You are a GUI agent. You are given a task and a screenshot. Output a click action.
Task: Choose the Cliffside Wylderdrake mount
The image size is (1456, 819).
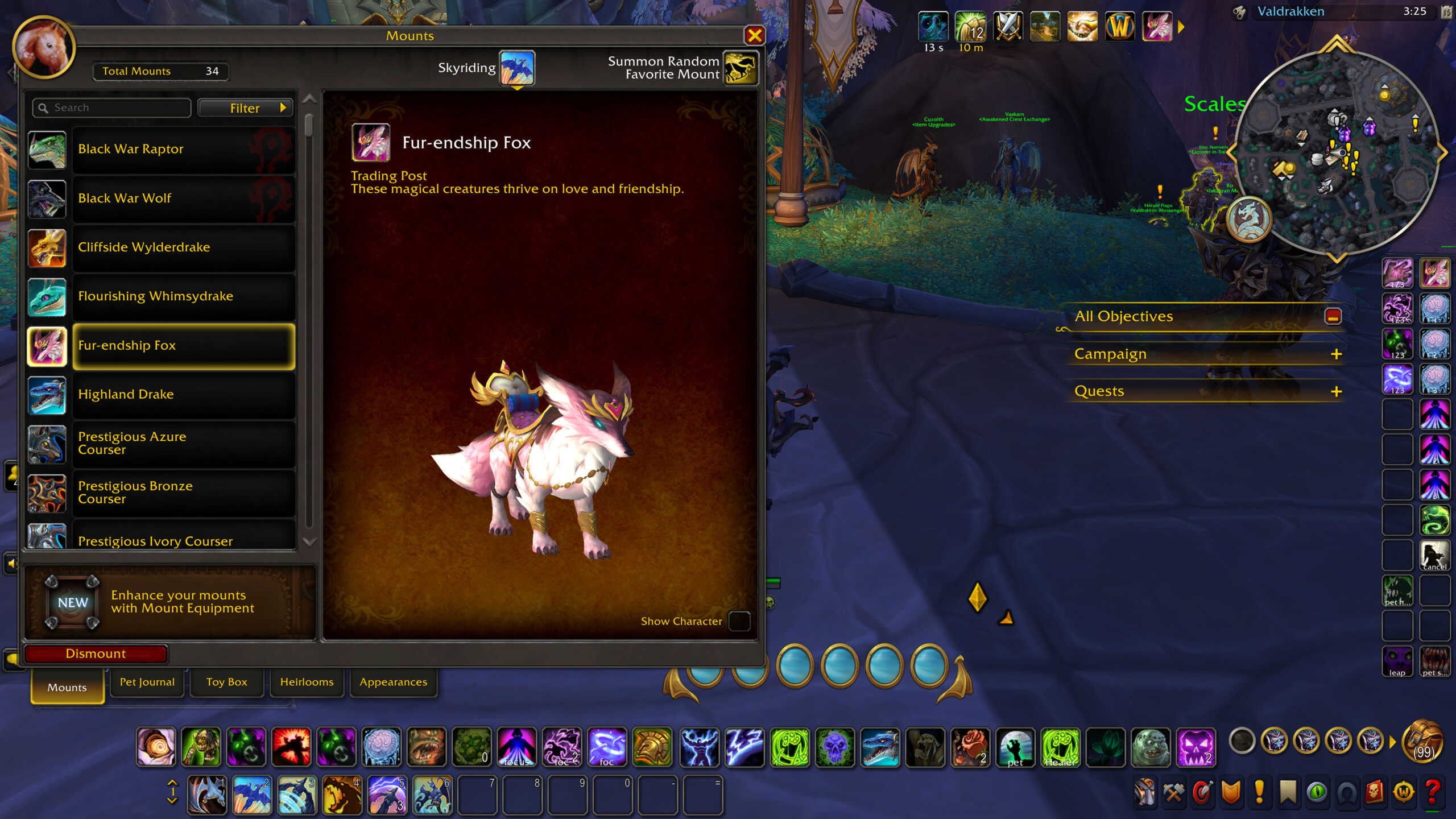pyautogui.click(x=183, y=247)
